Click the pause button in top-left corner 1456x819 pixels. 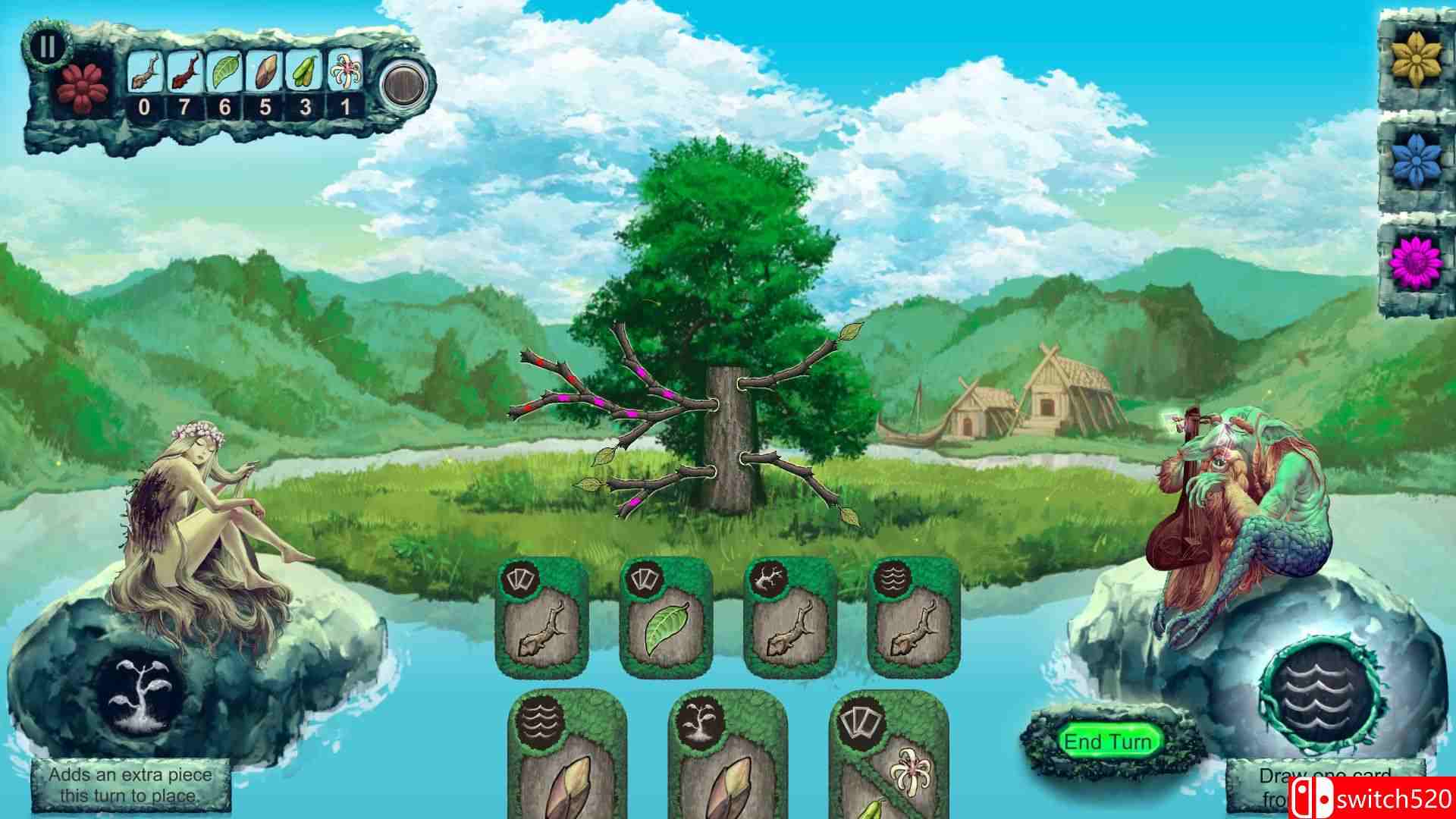point(47,47)
